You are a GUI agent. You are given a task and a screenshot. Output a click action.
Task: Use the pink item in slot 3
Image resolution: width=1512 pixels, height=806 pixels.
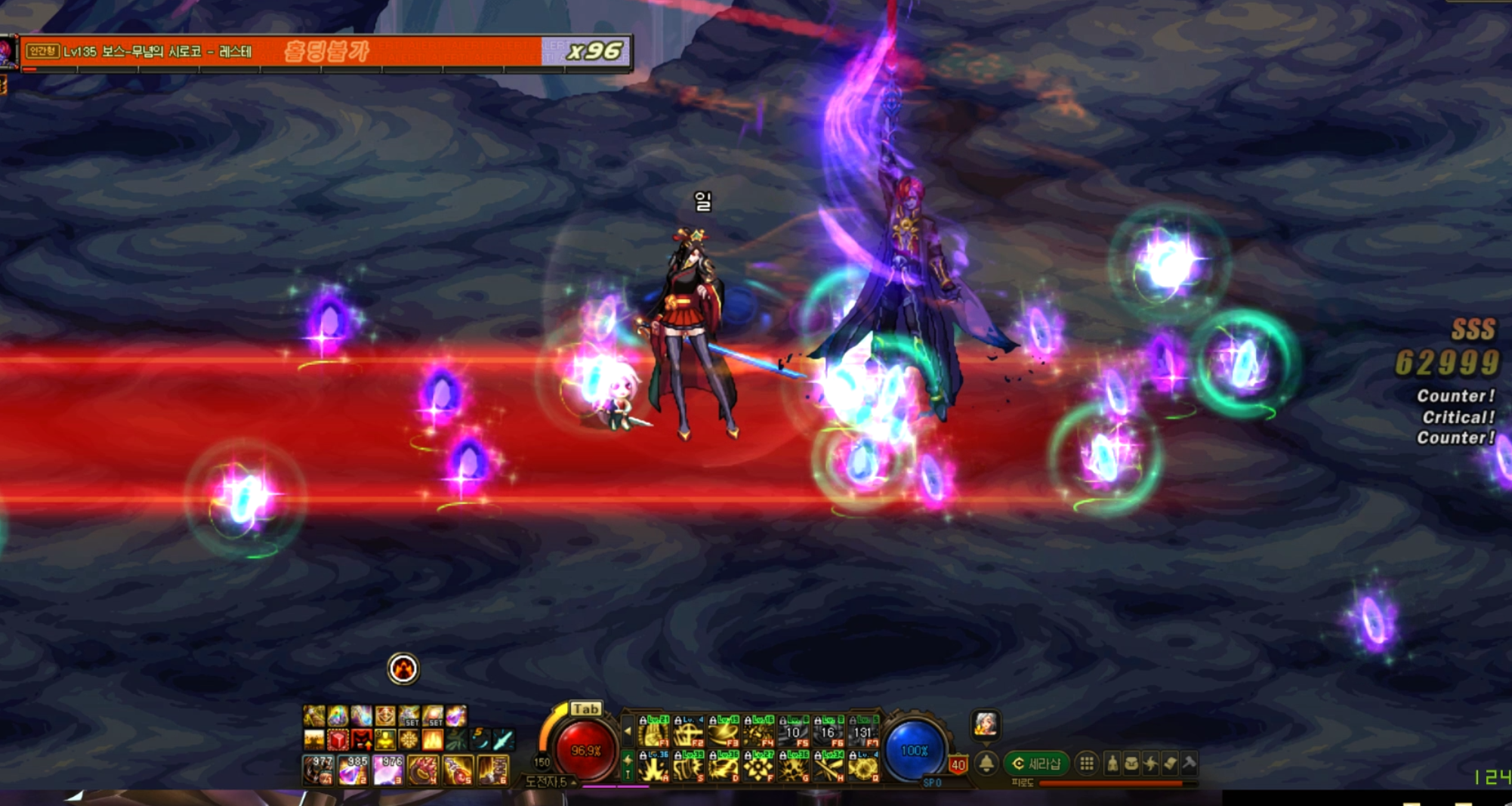click(388, 770)
